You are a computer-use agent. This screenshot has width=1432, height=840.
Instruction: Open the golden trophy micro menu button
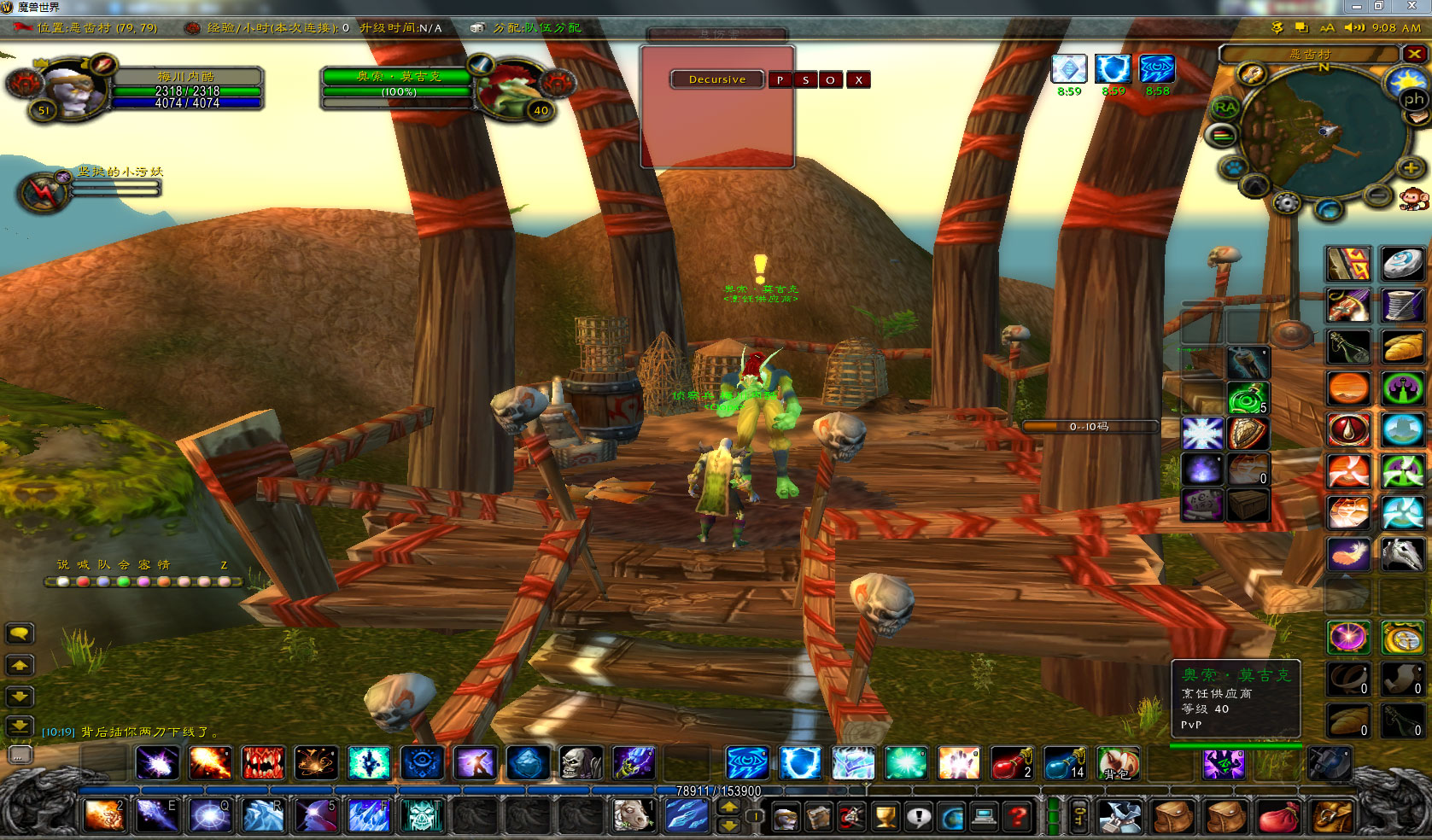coord(886,817)
